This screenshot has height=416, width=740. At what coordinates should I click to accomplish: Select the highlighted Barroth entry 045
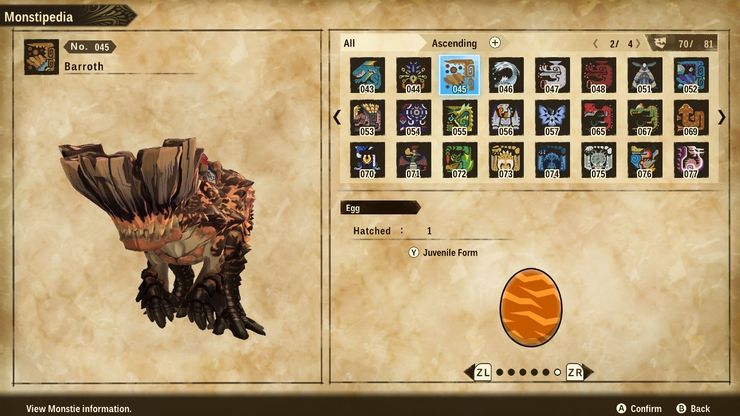click(x=459, y=75)
